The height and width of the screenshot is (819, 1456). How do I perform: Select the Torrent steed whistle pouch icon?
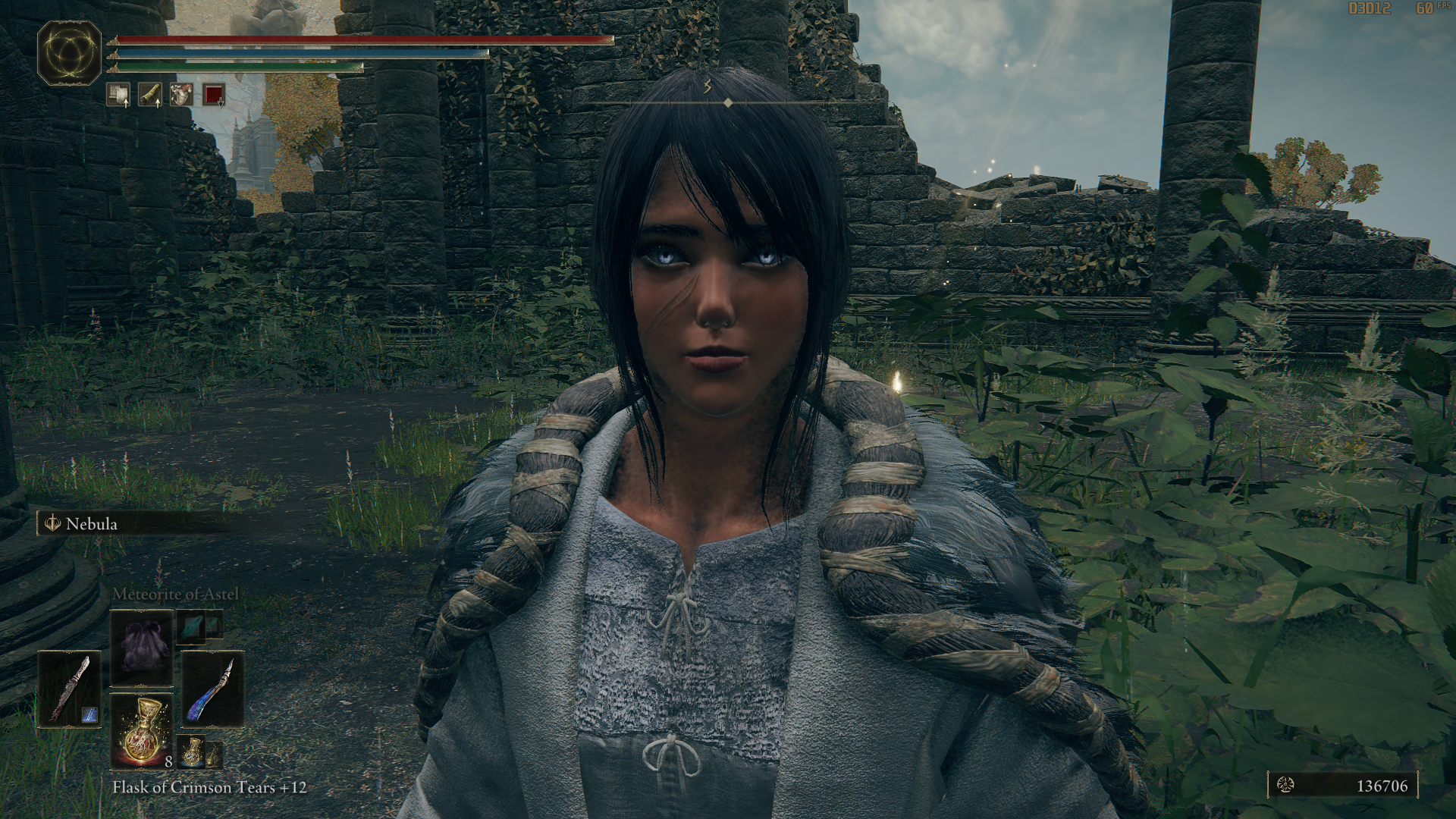(181, 96)
